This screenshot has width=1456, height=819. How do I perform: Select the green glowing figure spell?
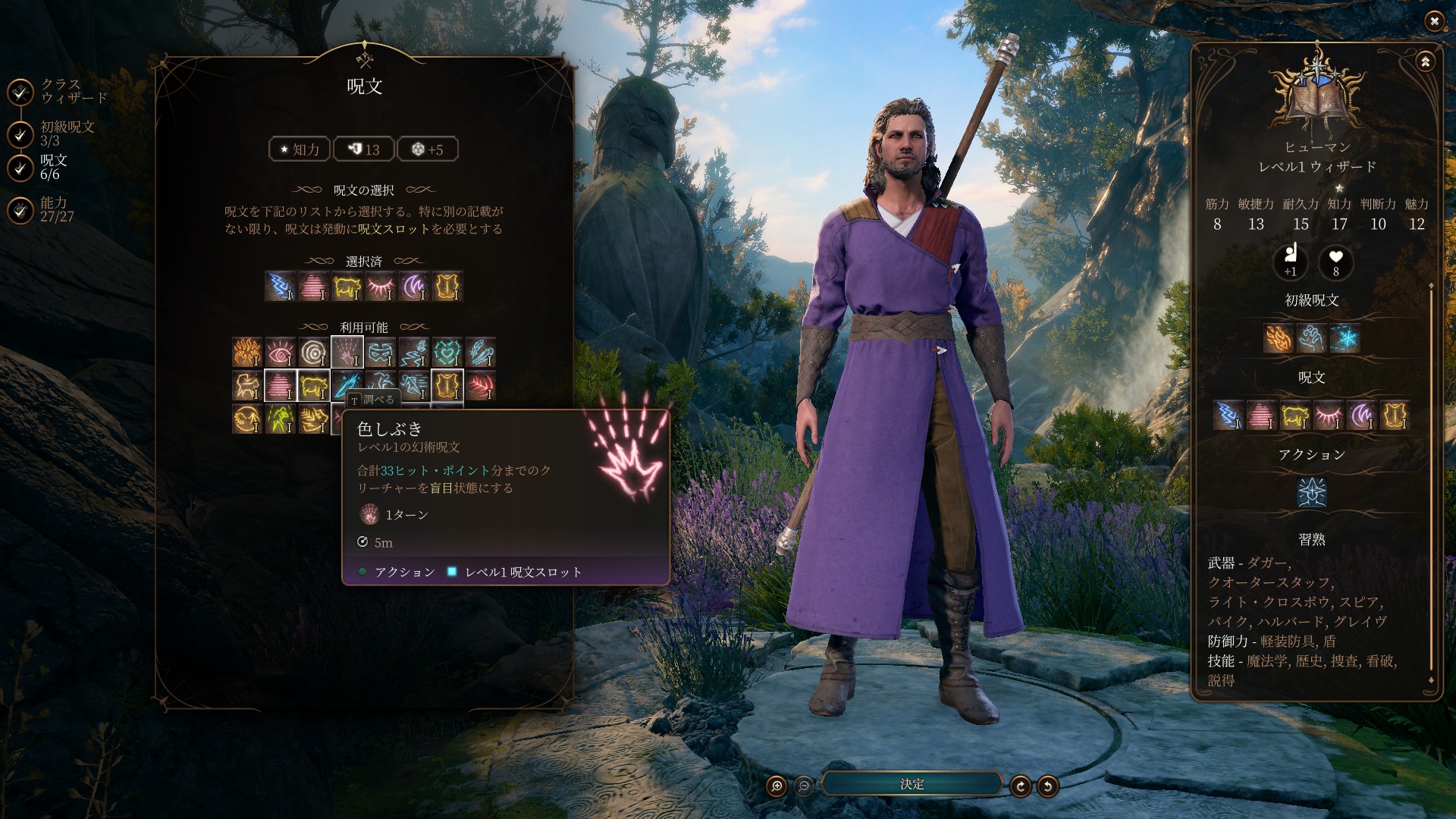(281, 419)
